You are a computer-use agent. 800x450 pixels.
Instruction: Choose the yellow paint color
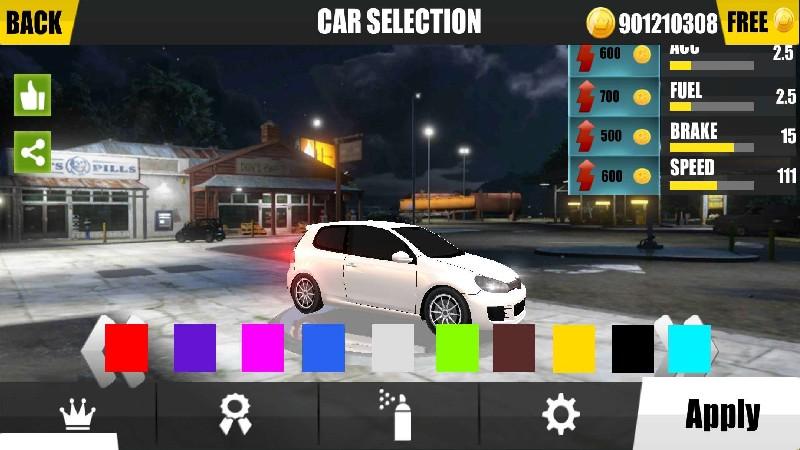(x=574, y=348)
